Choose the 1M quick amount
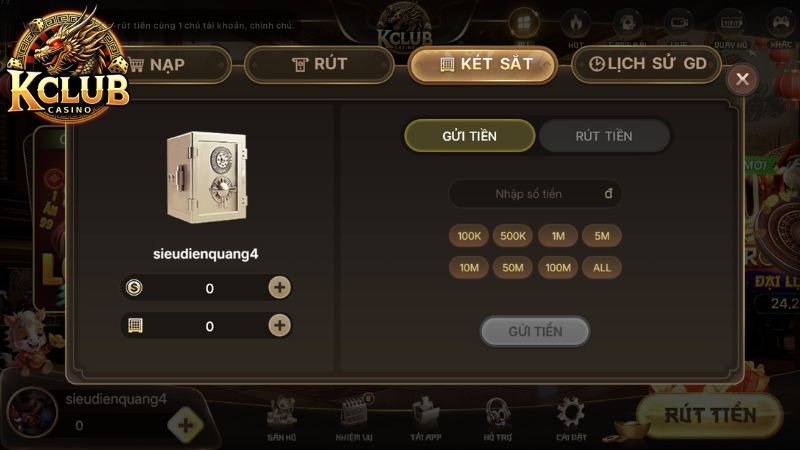Viewport: 800px width, 450px height. tap(558, 236)
